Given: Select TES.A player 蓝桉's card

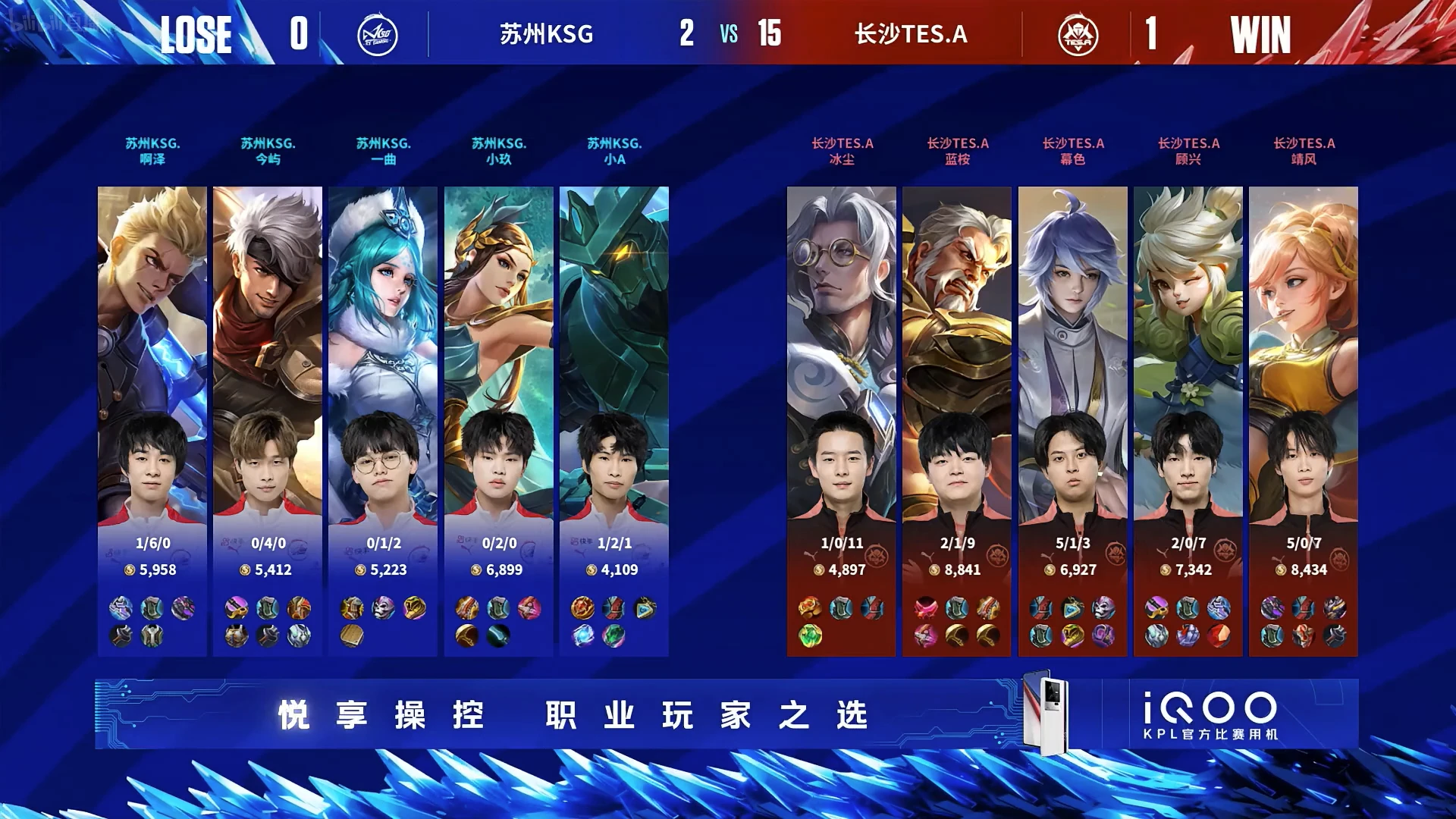Looking at the screenshot, I should tap(956, 421).
